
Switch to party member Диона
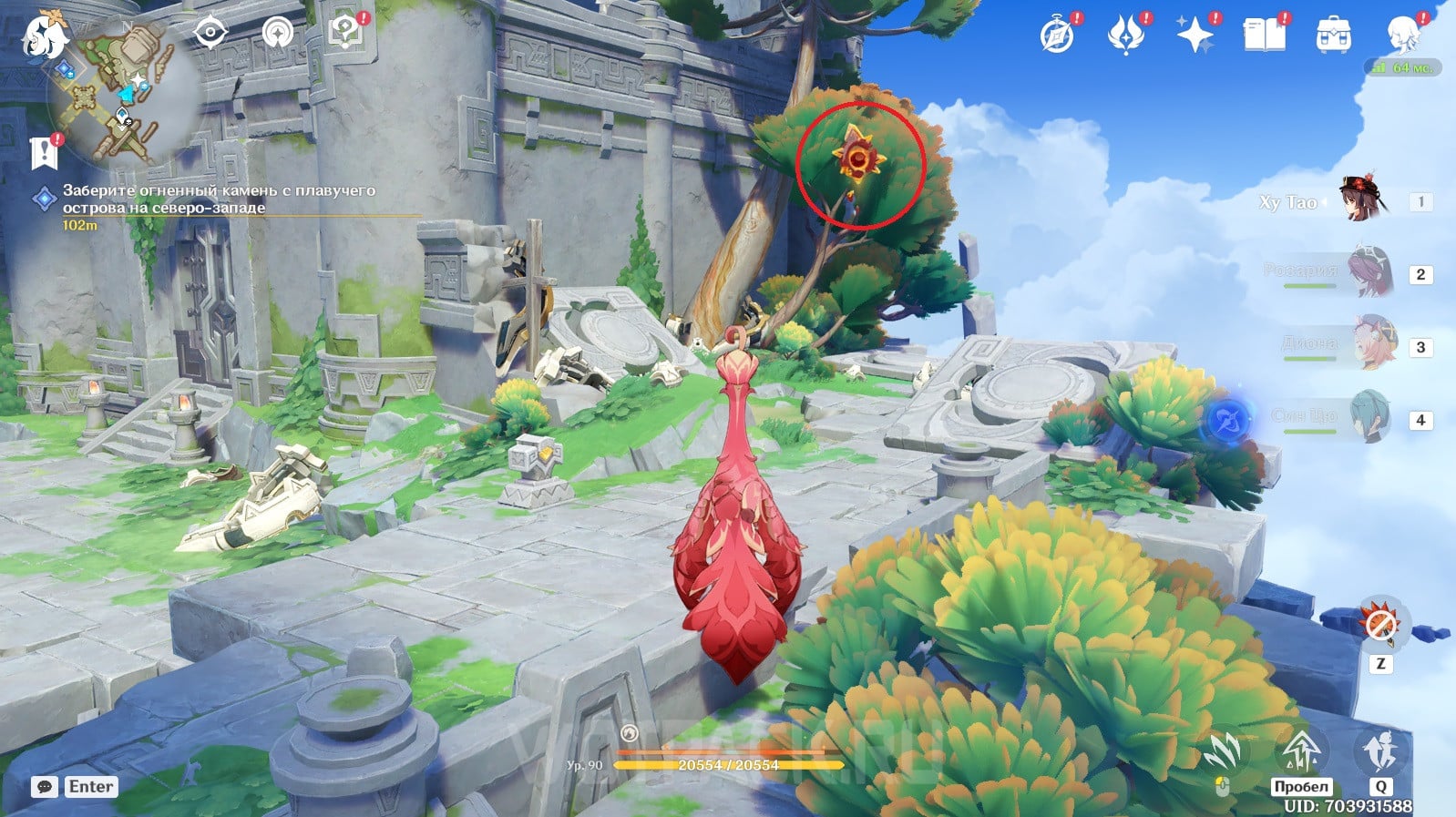click(1372, 343)
